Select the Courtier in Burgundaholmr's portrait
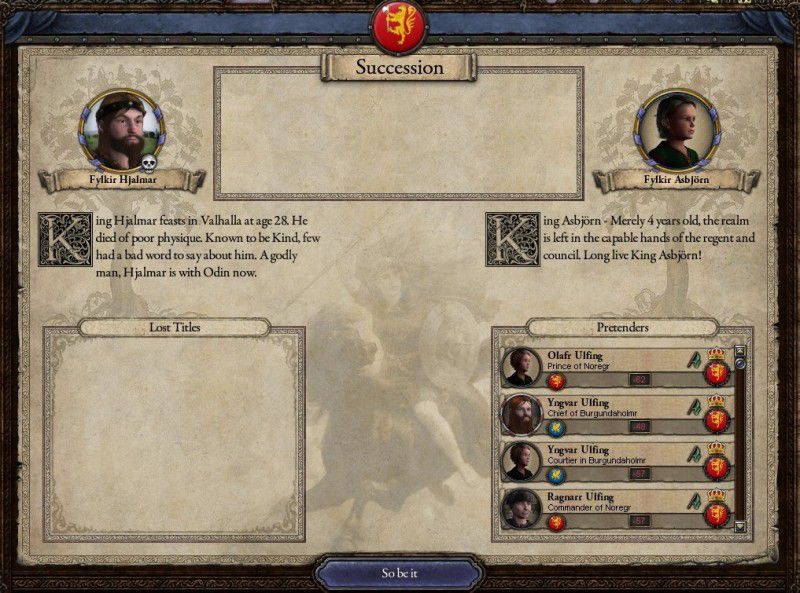800x593 pixels. (x=522, y=461)
